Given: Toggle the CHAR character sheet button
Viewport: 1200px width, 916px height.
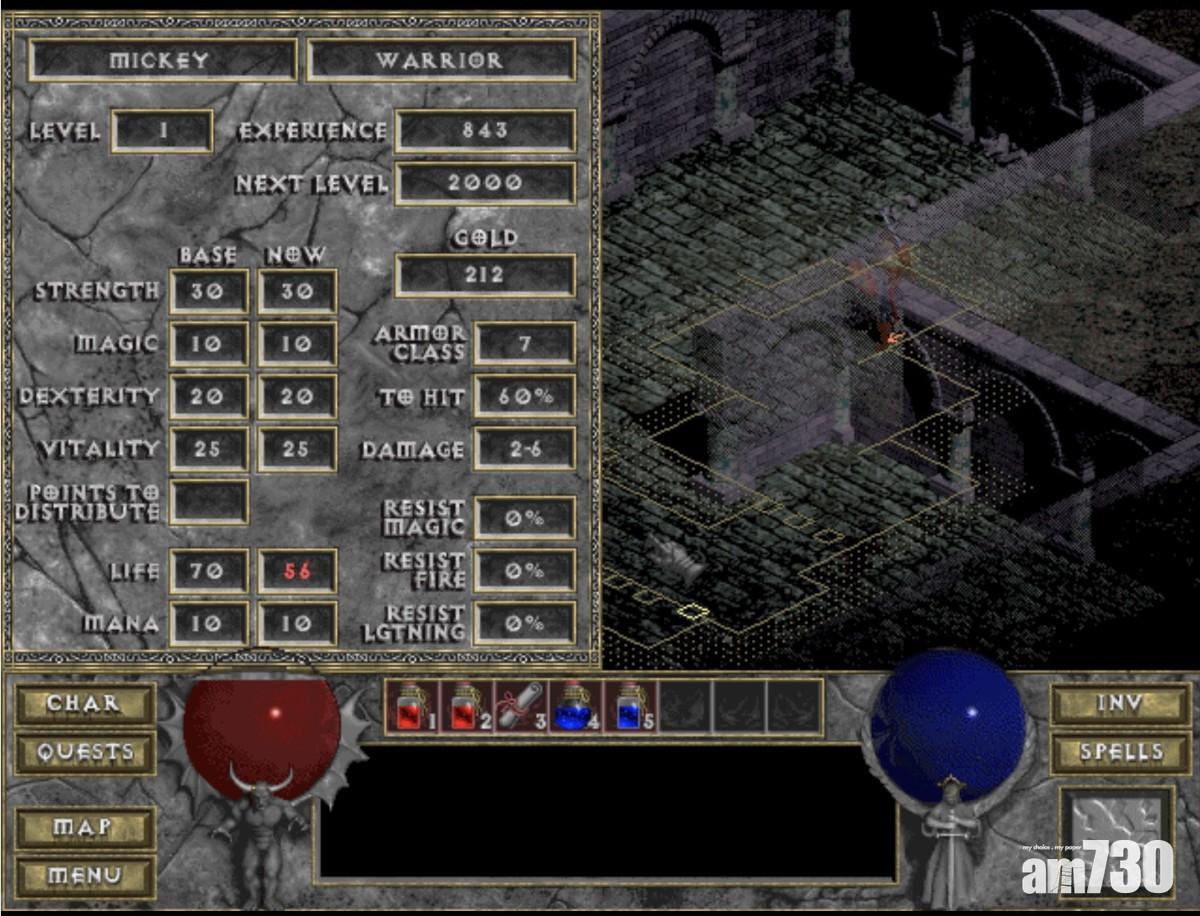Looking at the screenshot, I should click(85, 704).
